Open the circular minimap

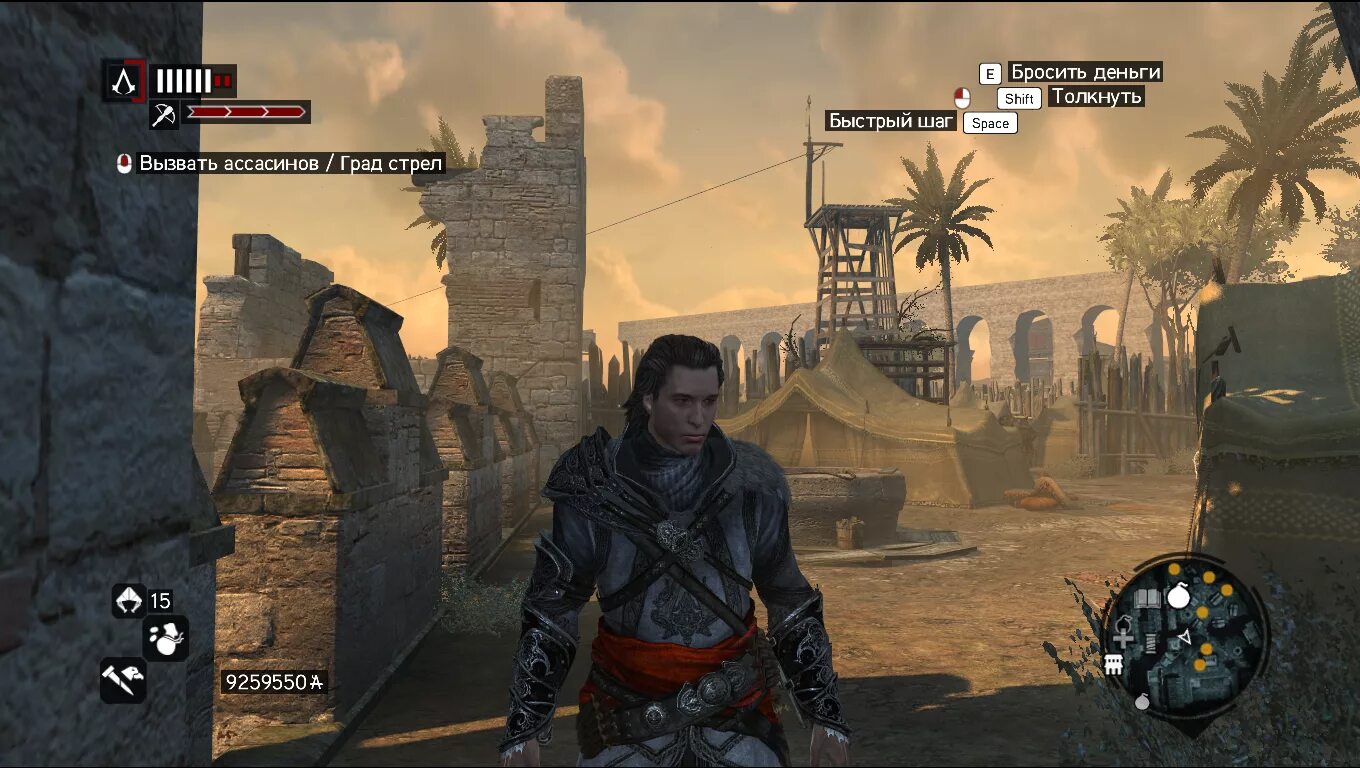(1185, 636)
